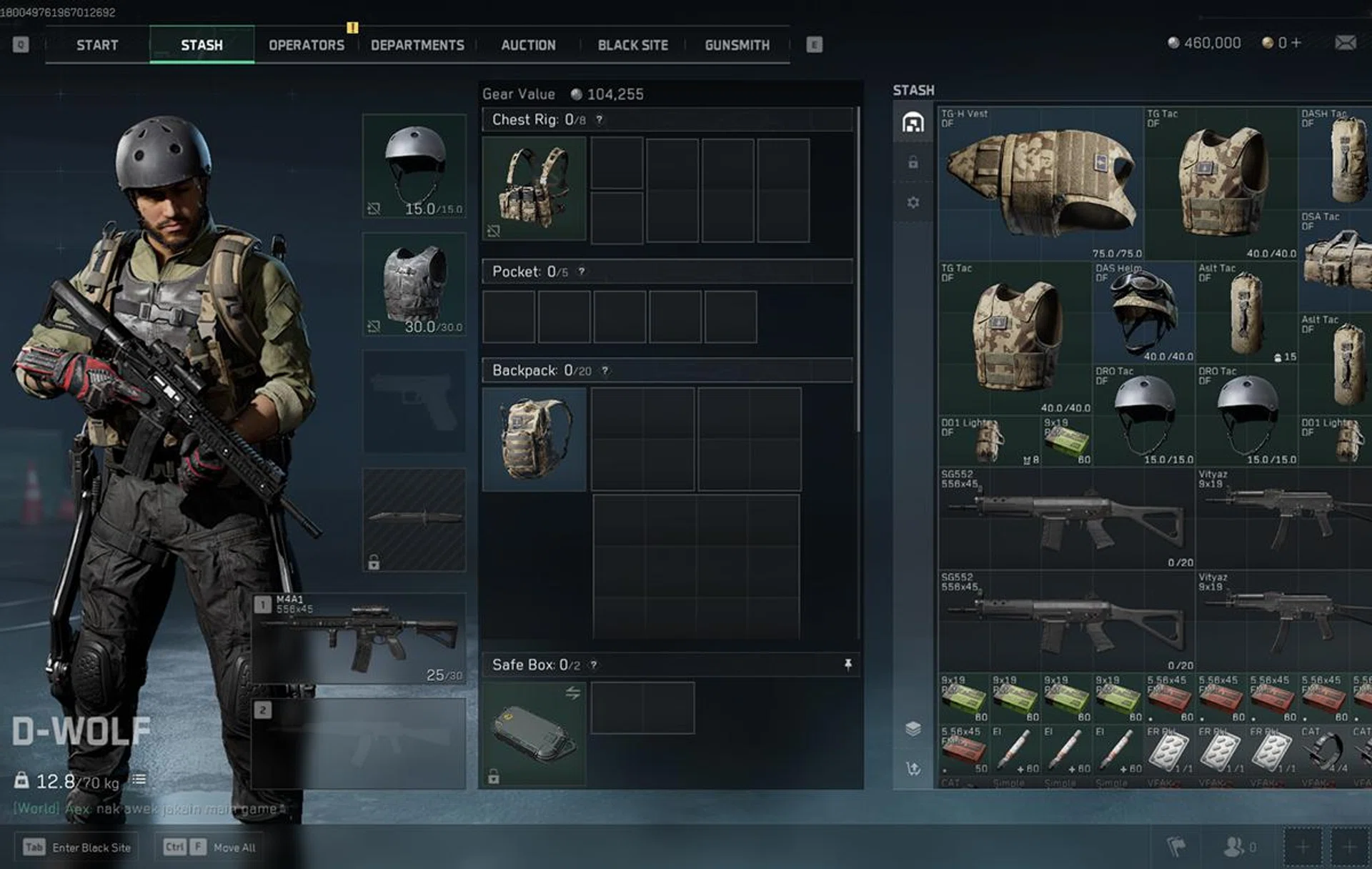Click the stacked layers sort icon in sidebar
Viewport: 1372px width, 869px height.
913,729
